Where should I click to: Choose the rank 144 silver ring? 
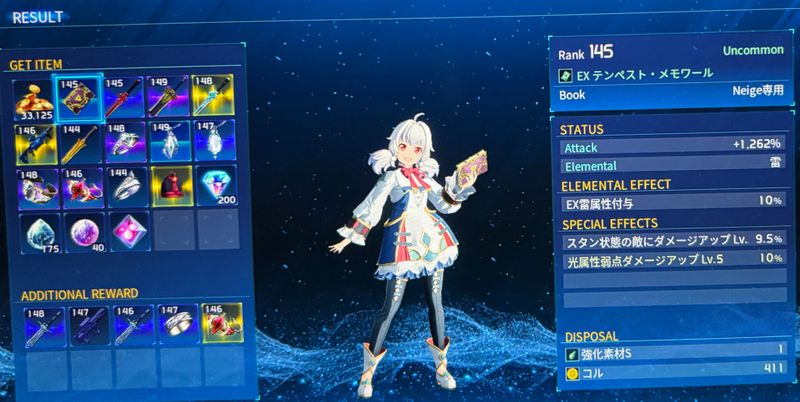[124, 187]
